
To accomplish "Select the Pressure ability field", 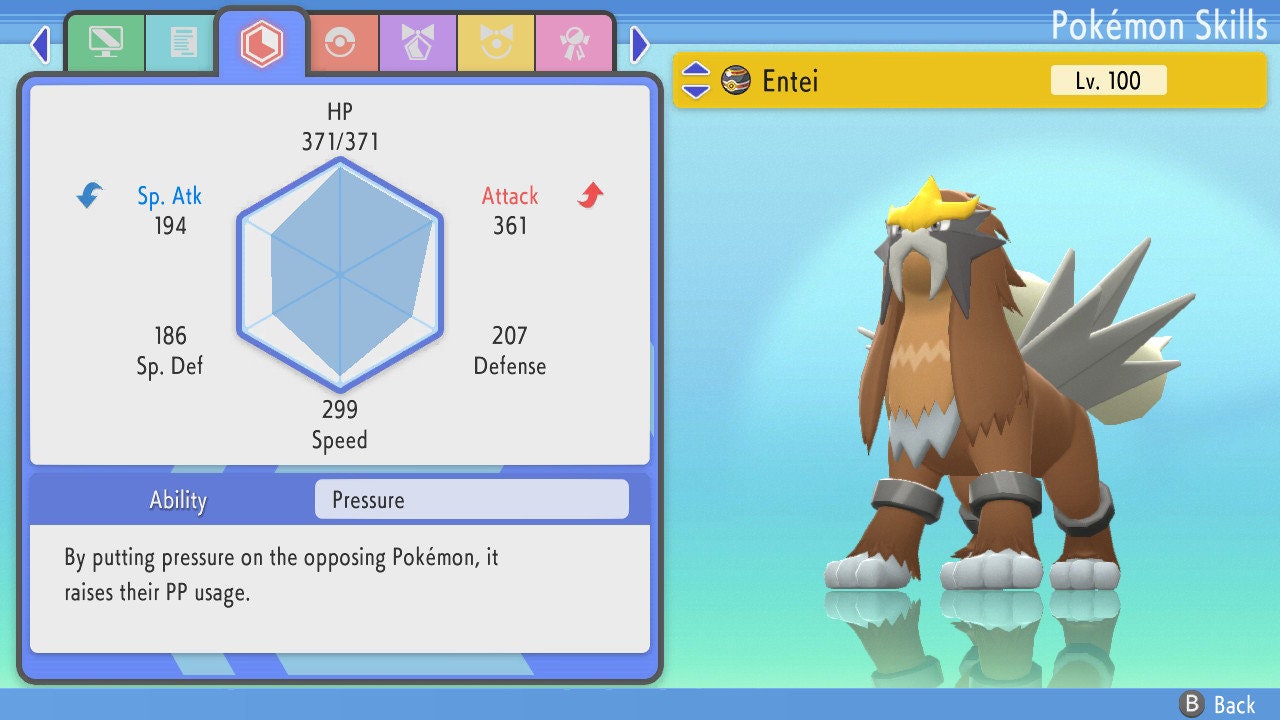I will (471, 500).
